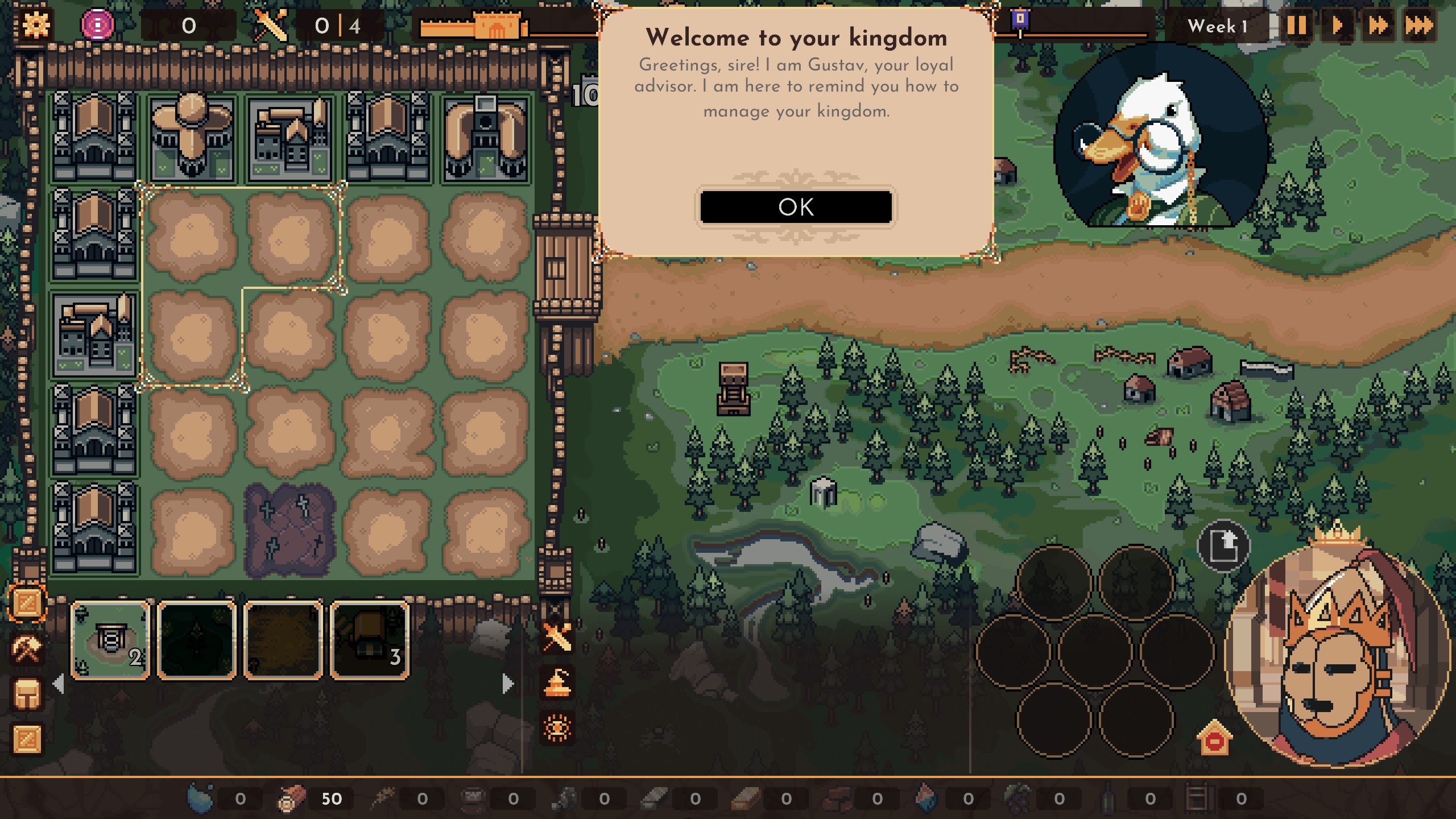The width and height of the screenshot is (1456, 819).
Task: Set game speed to triple fast-forward
Action: 1419,26
